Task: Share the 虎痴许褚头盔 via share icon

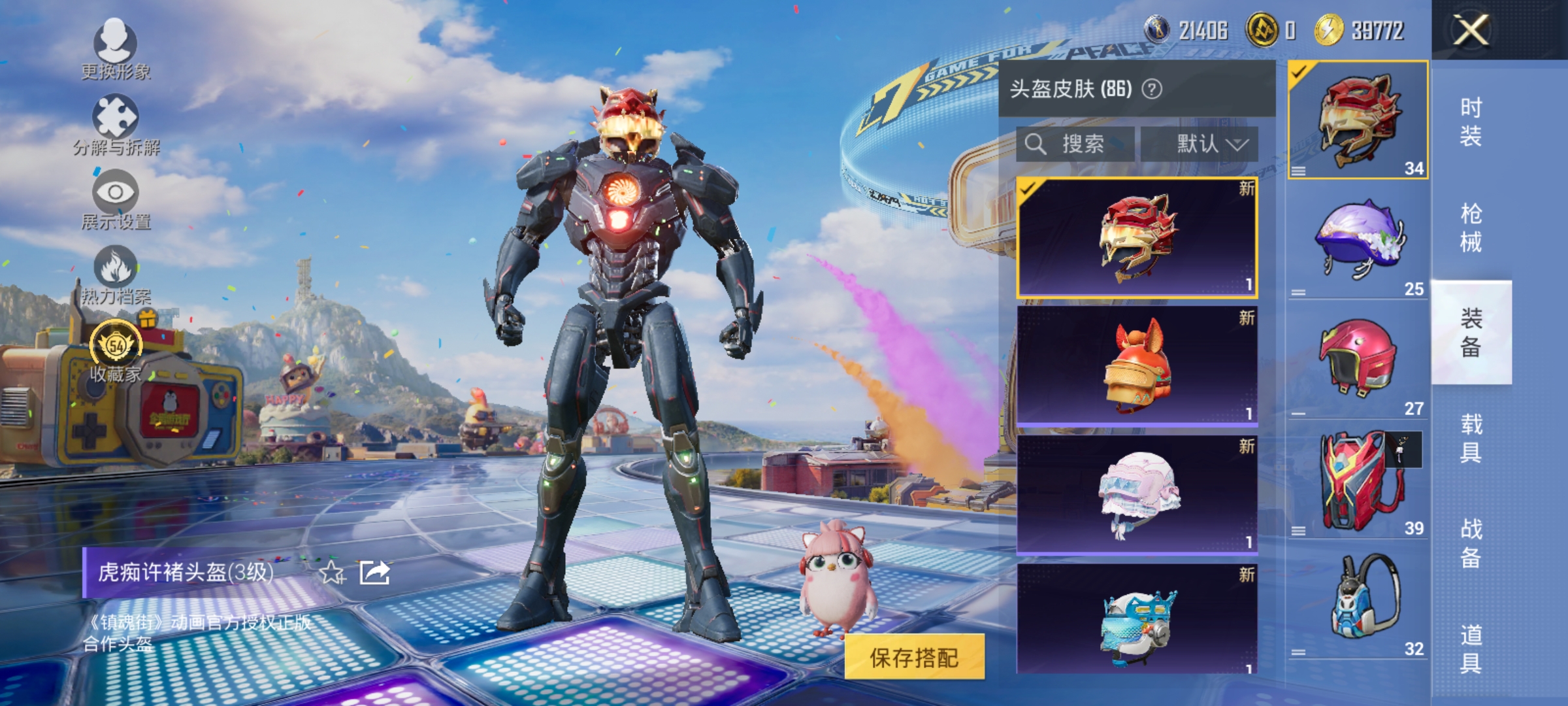Action: click(374, 573)
